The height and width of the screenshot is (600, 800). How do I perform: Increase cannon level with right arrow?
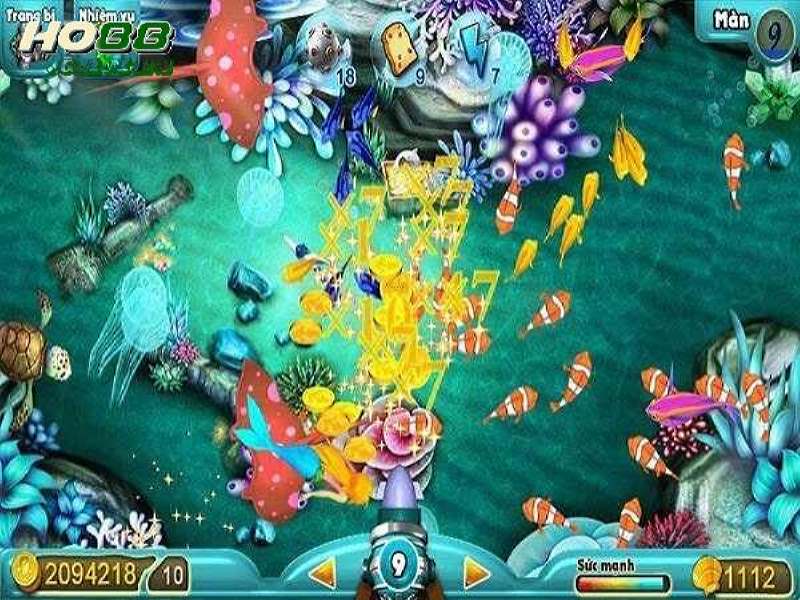476,573
